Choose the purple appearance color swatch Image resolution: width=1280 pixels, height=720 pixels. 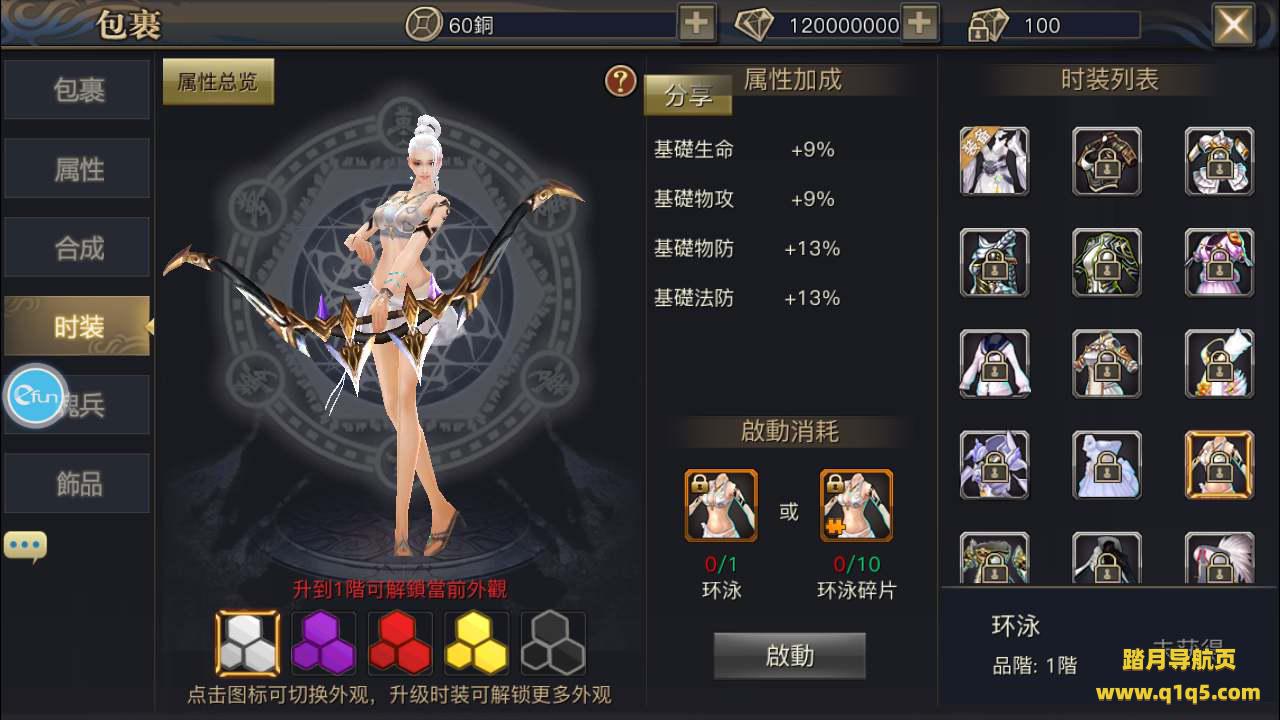point(323,643)
